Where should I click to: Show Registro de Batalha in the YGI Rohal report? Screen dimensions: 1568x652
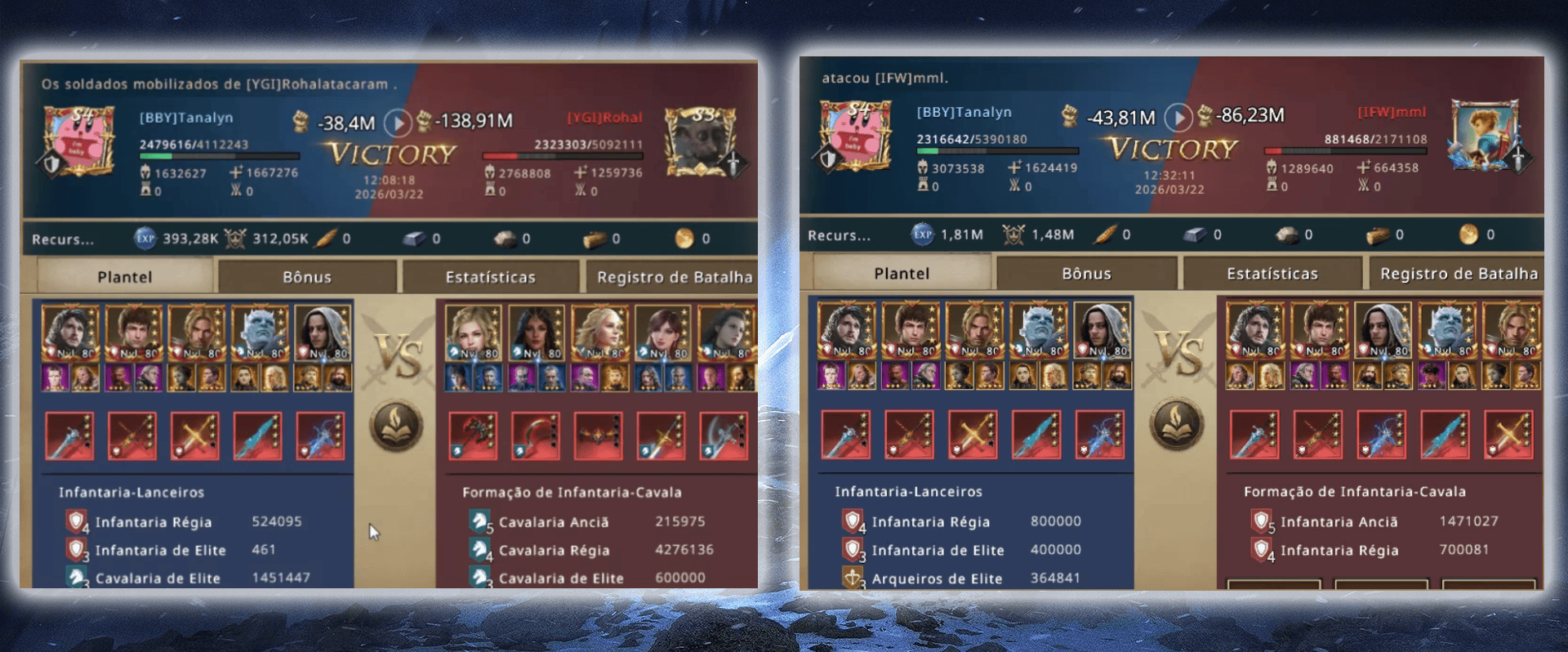674,277
